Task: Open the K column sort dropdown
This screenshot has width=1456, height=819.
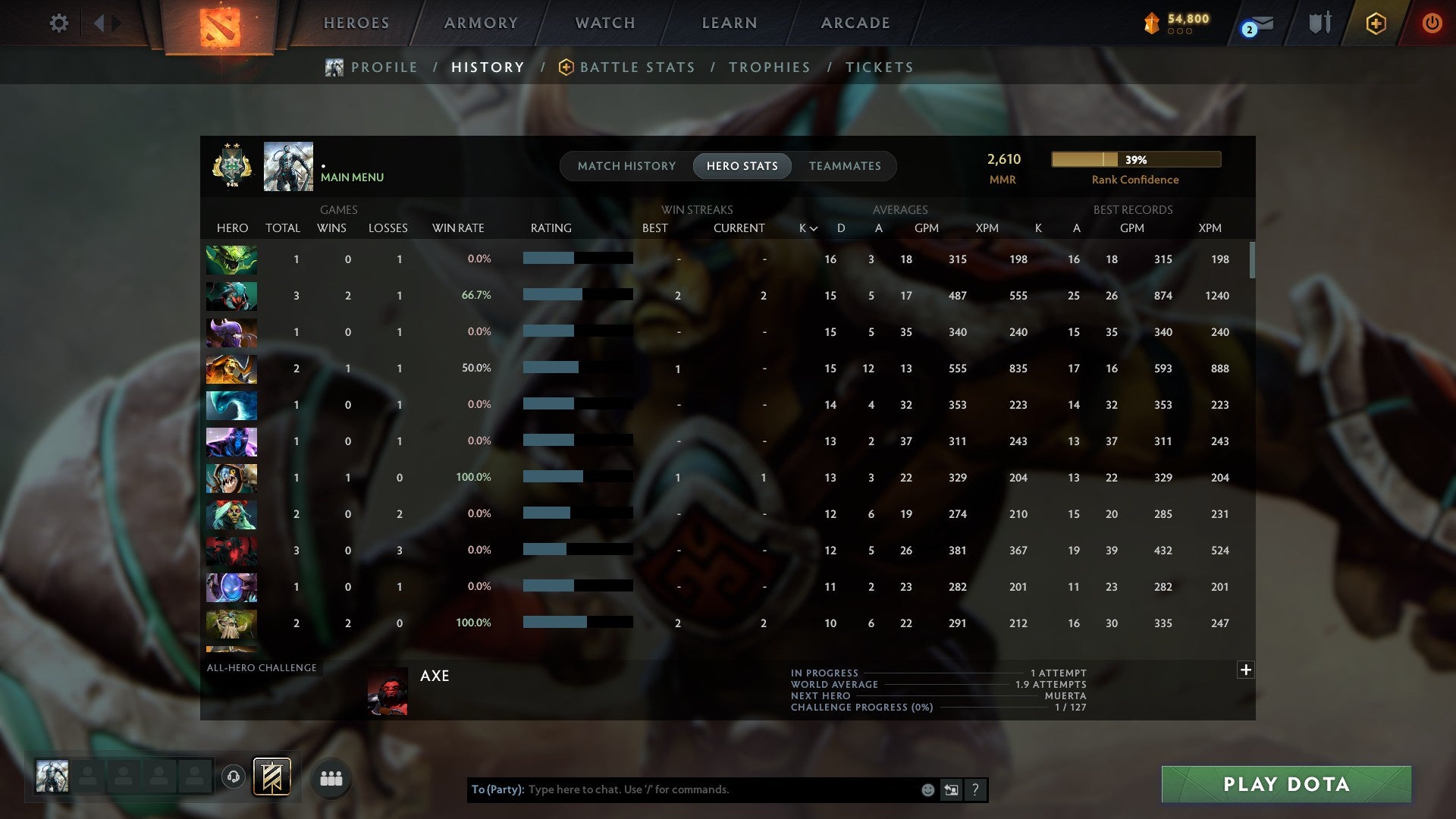Action: [805, 227]
